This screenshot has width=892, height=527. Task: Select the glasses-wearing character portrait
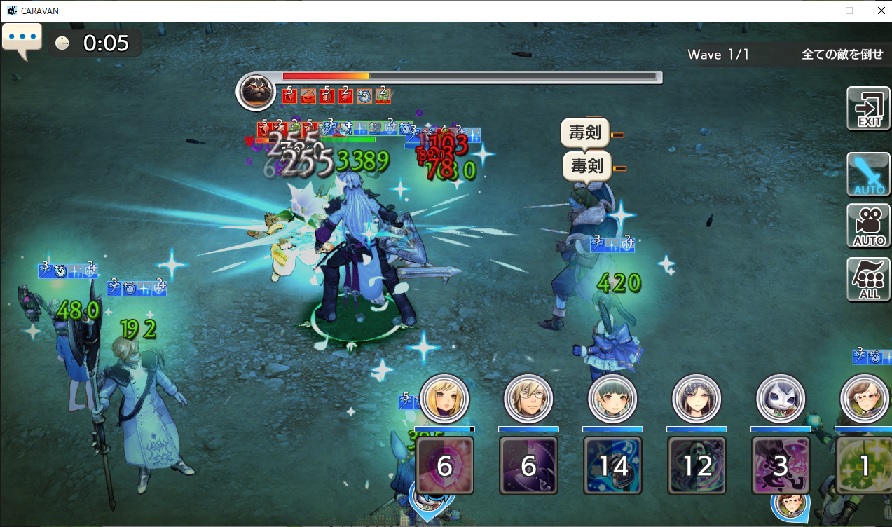527,400
